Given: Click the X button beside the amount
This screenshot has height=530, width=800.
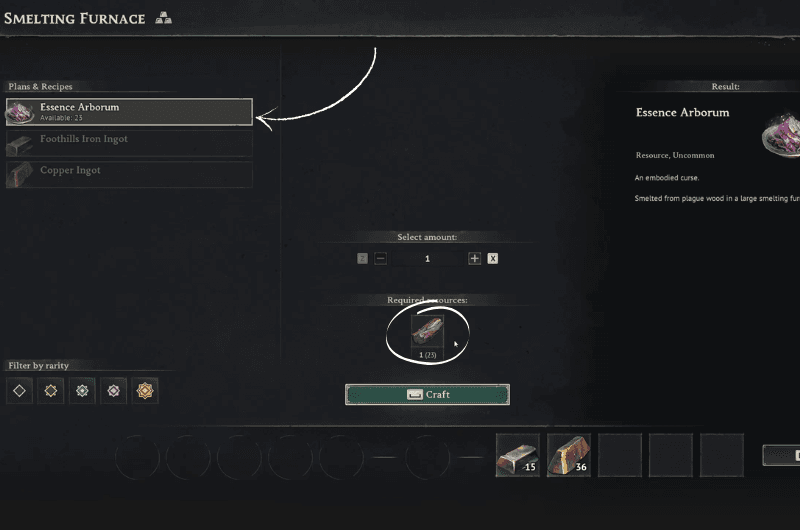Looking at the screenshot, I should tap(493, 258).
